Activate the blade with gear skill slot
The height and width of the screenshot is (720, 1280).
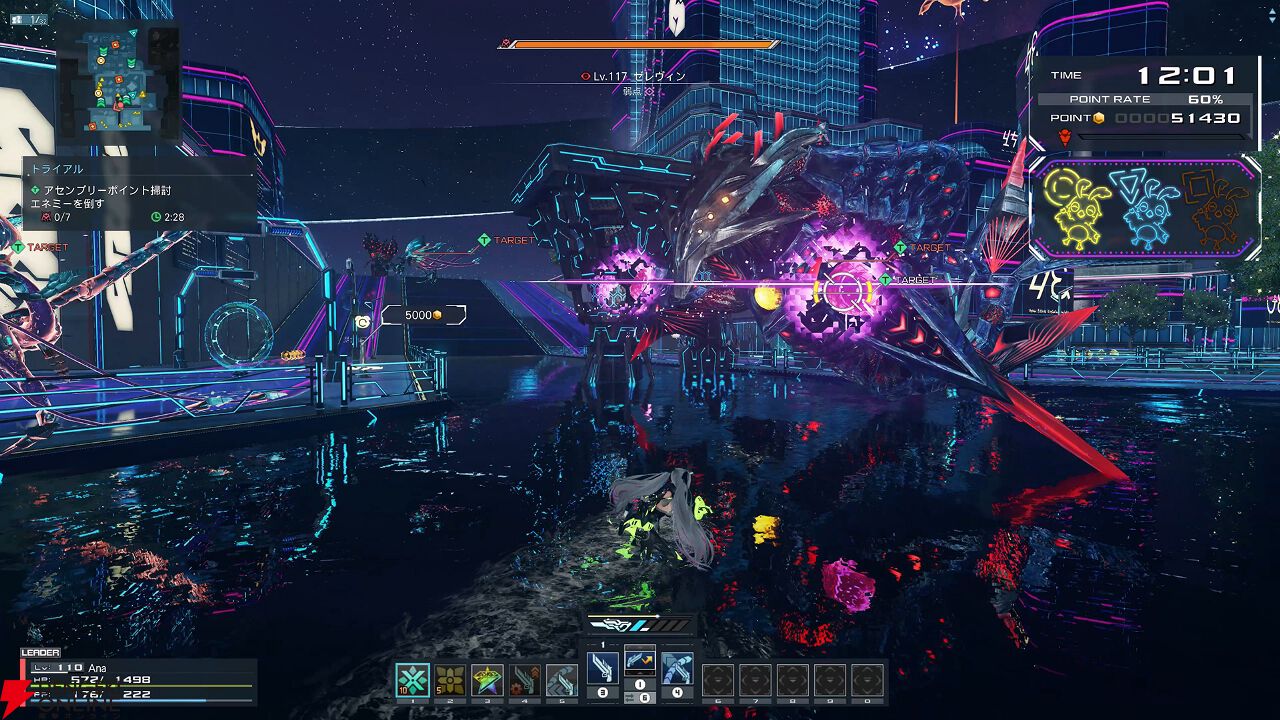tap(524, 680)
